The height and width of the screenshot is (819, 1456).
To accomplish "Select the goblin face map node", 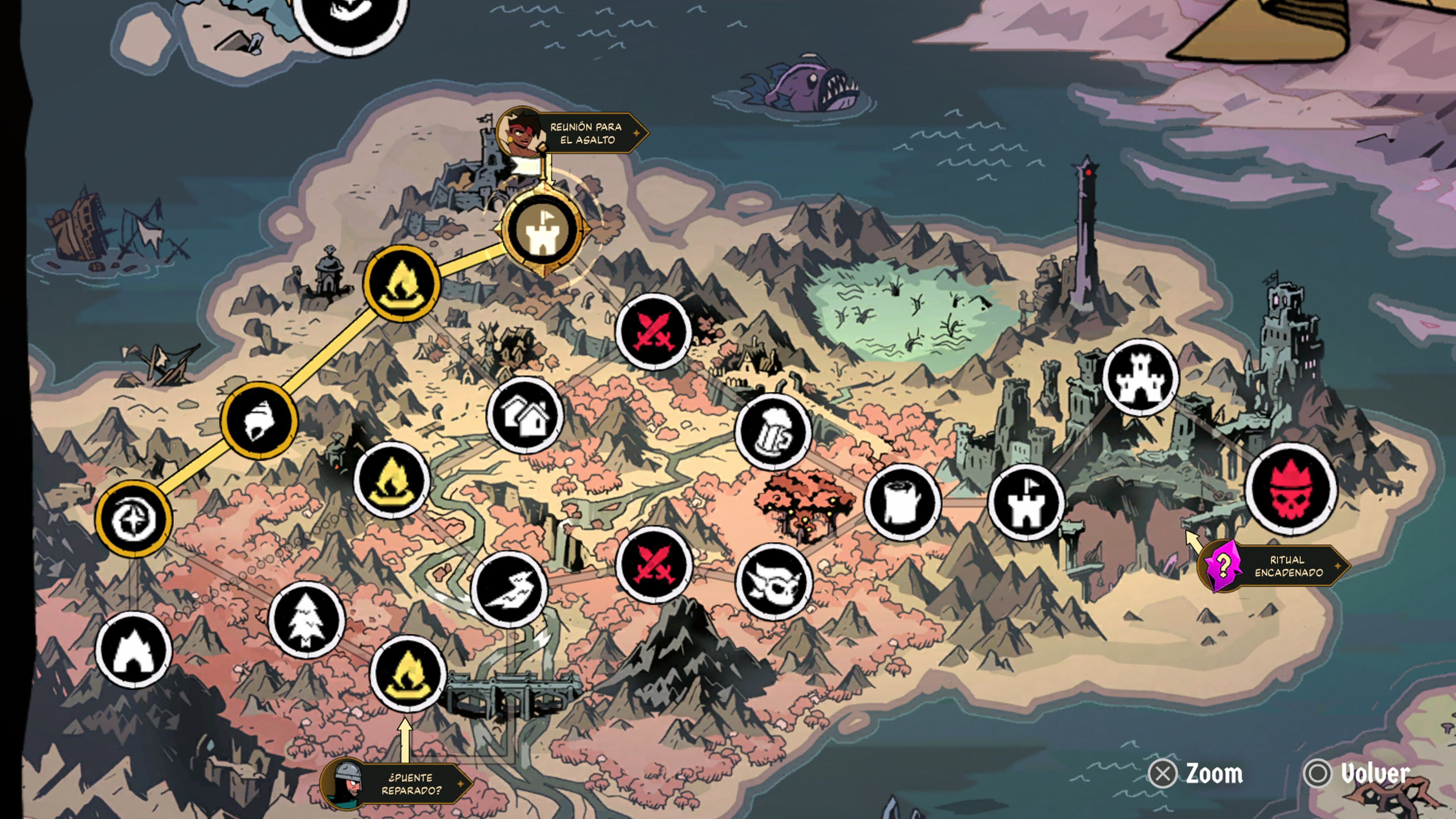I will click(x=774, y=582).
